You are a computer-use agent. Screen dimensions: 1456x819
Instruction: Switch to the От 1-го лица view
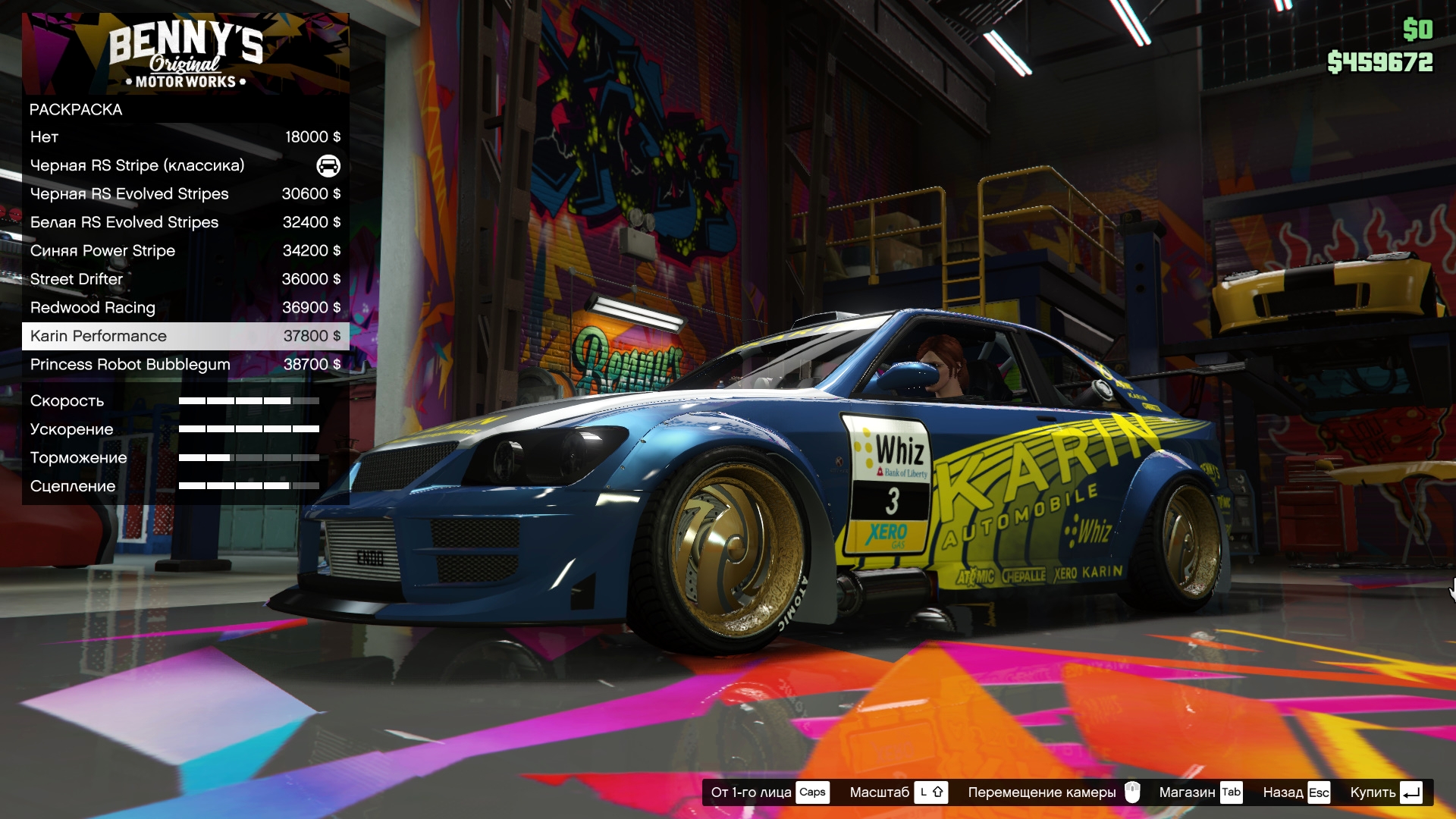coord(769,792)
